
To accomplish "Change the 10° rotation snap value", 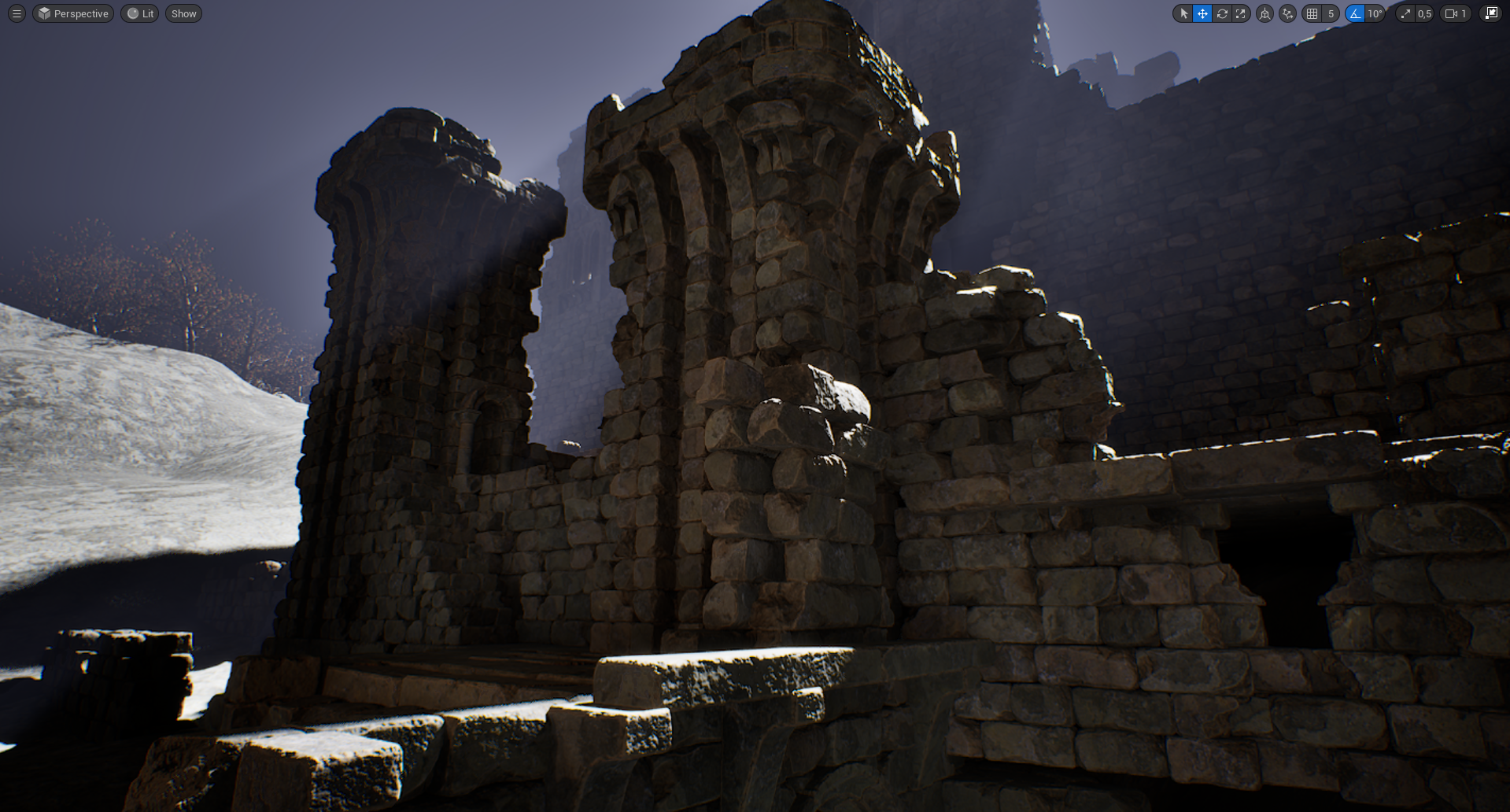I will [1374, 13].
